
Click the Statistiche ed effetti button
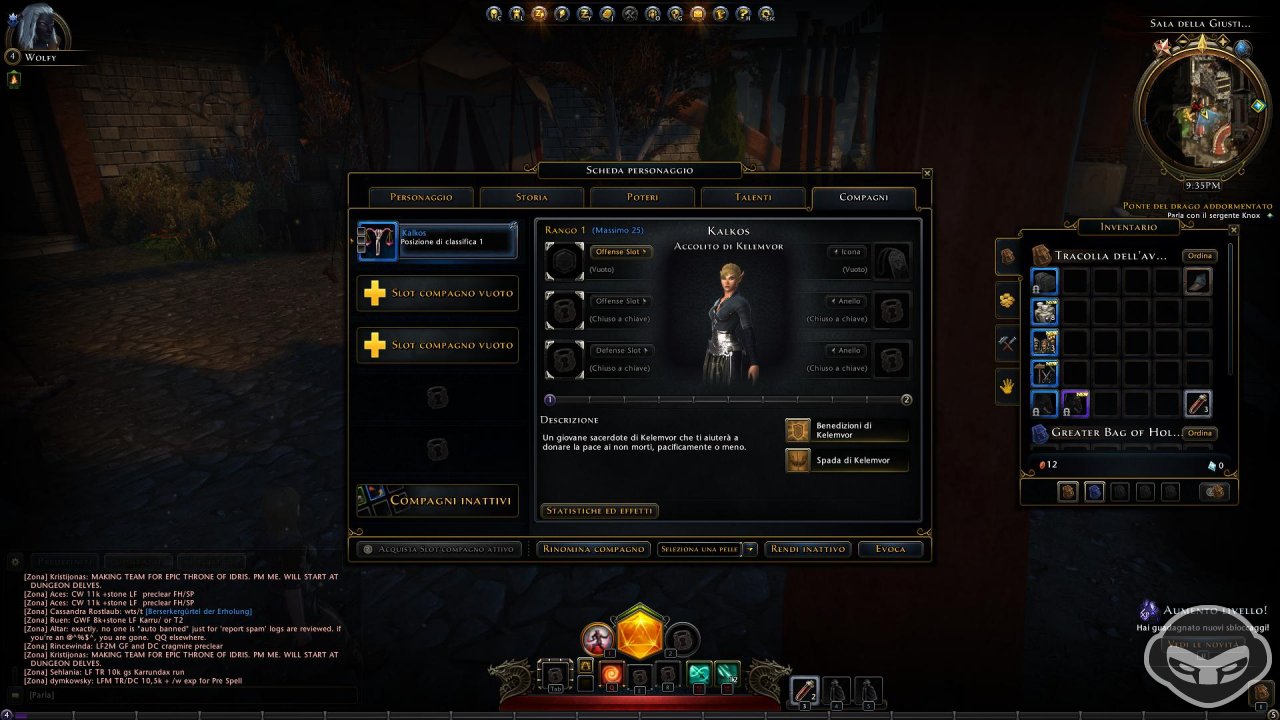coord(599,511)
